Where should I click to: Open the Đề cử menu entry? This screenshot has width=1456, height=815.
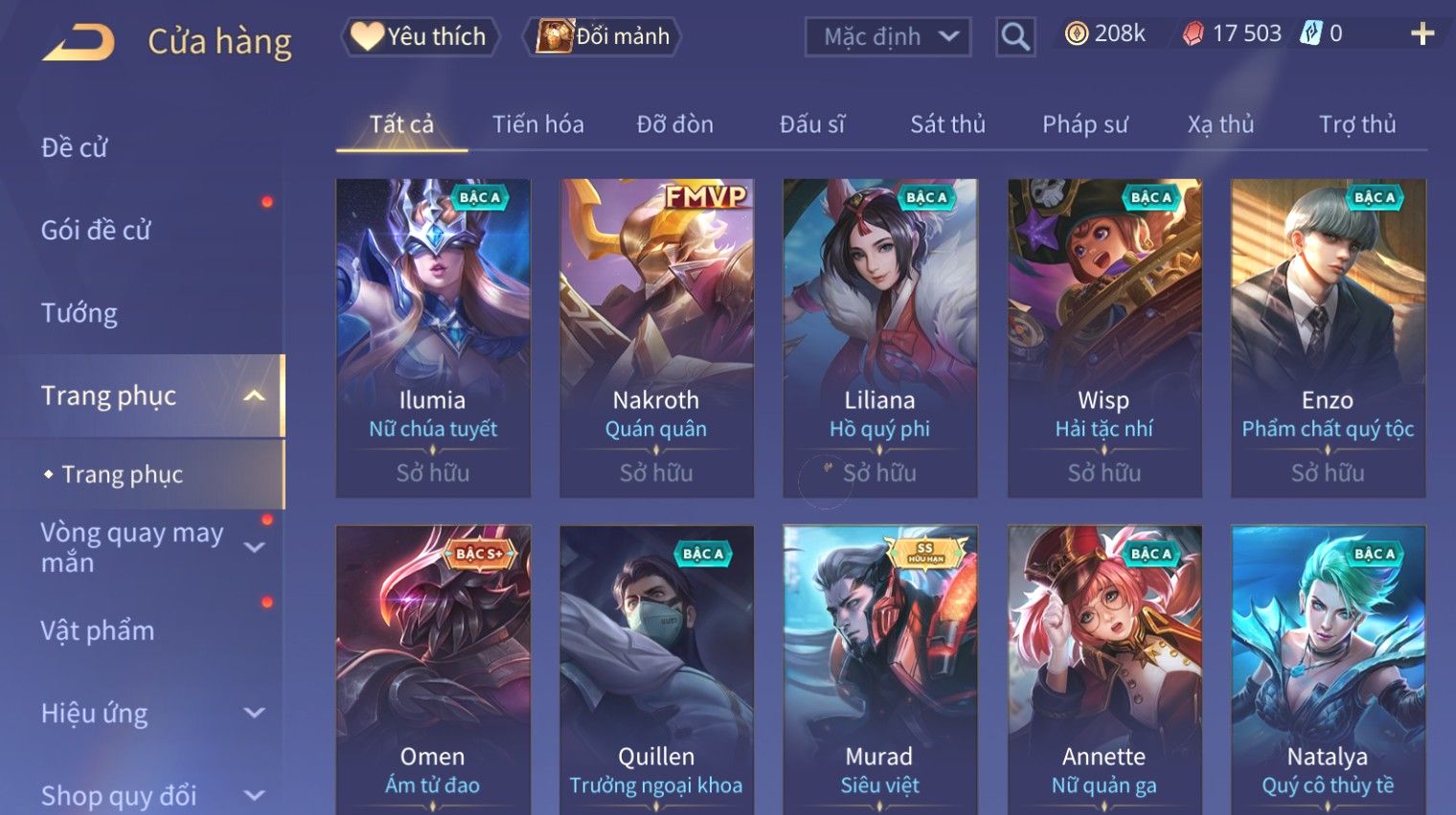(75, 147)
